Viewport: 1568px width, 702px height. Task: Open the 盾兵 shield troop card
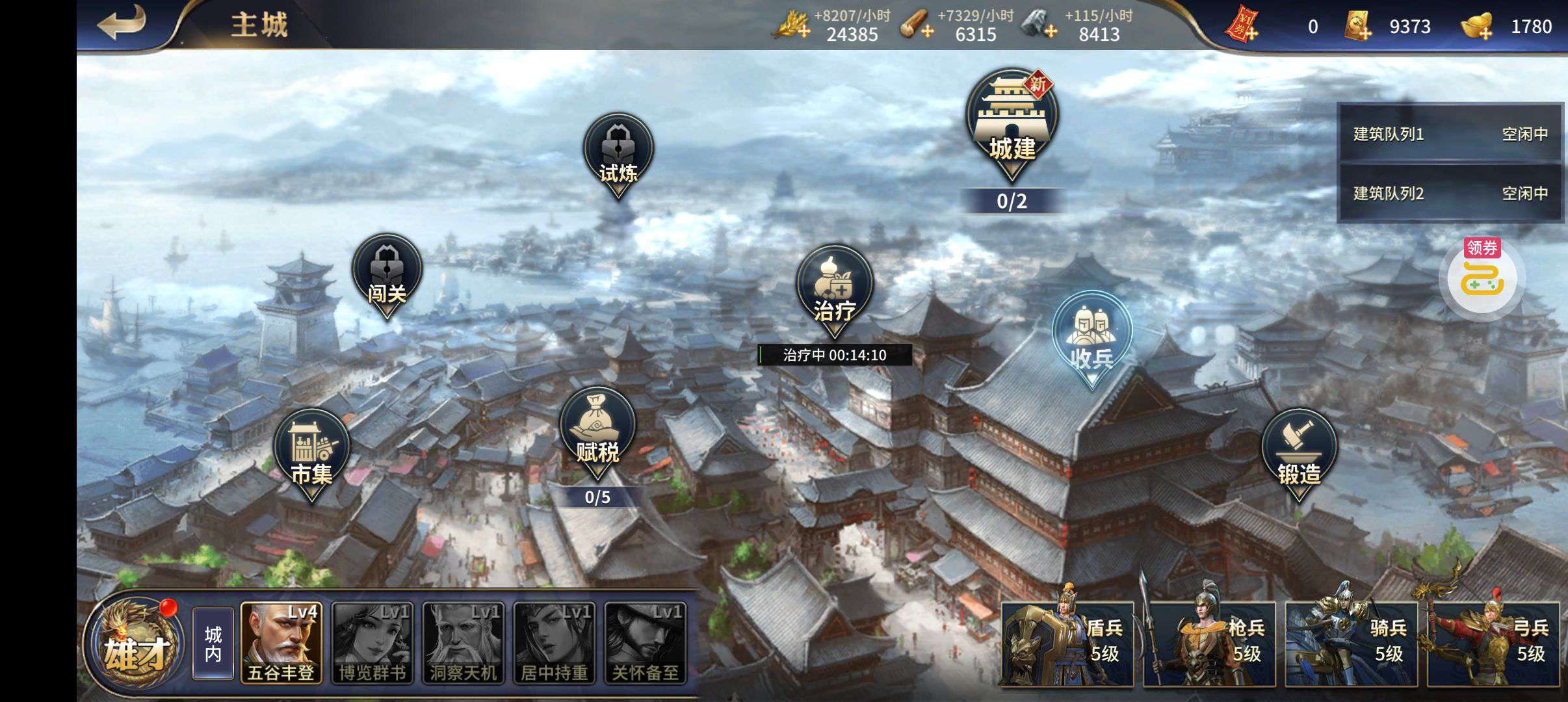1067,643
